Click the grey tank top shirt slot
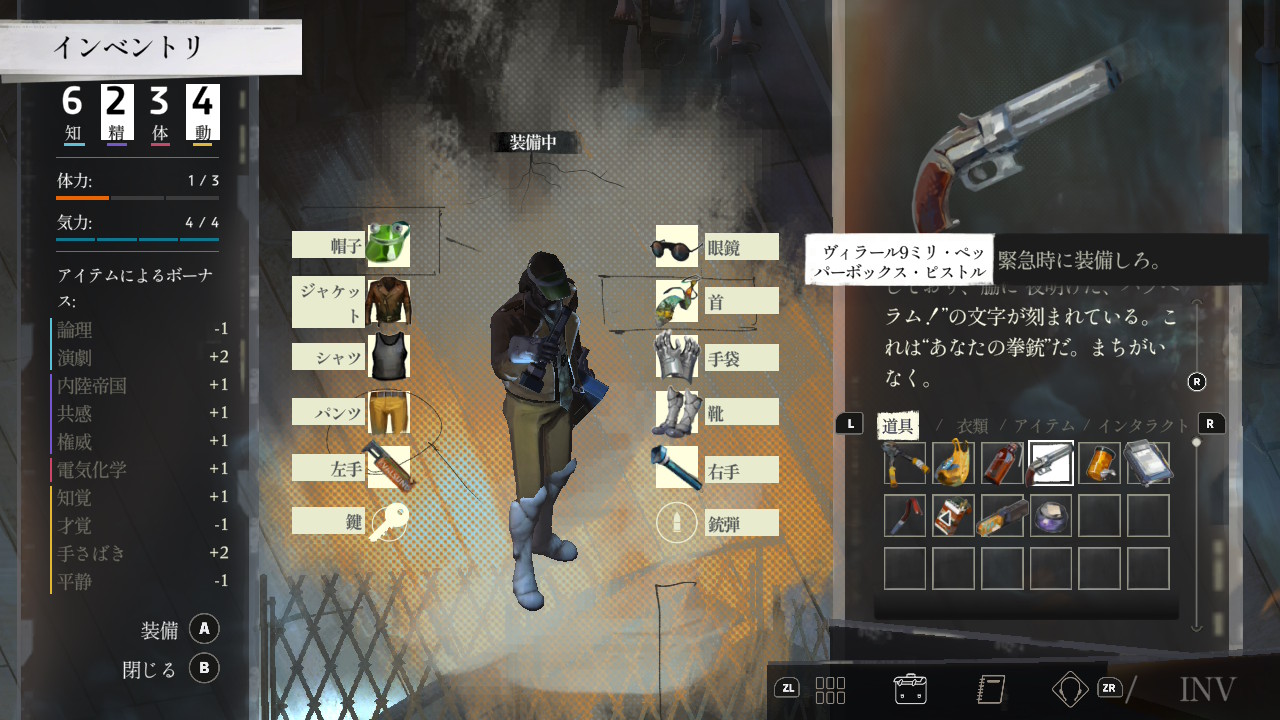This screenshot has width=1280, height=720. pyautogui.click(x=388, y=357)
